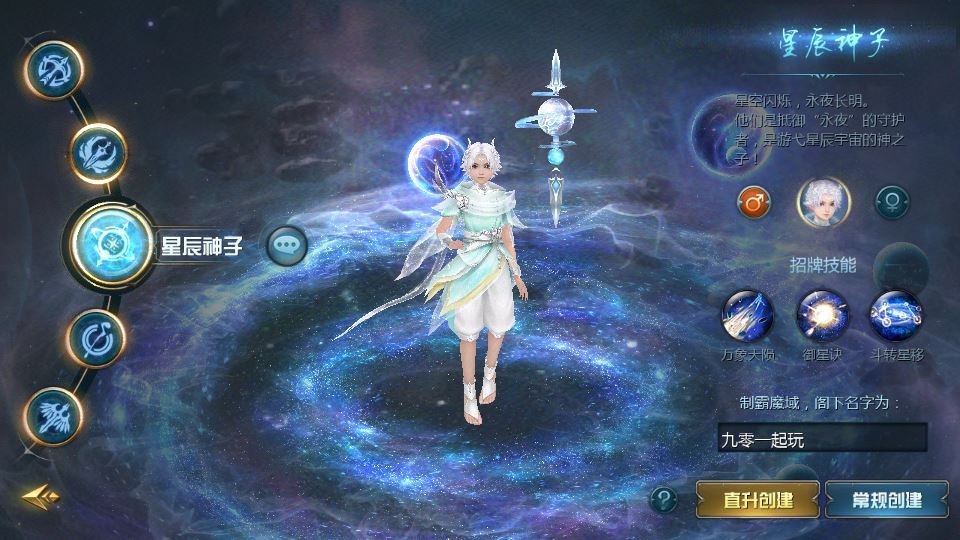Open the speech bubble next to 星辰神子
Viewport: 960px width, 540px height.
coord(286,244)
